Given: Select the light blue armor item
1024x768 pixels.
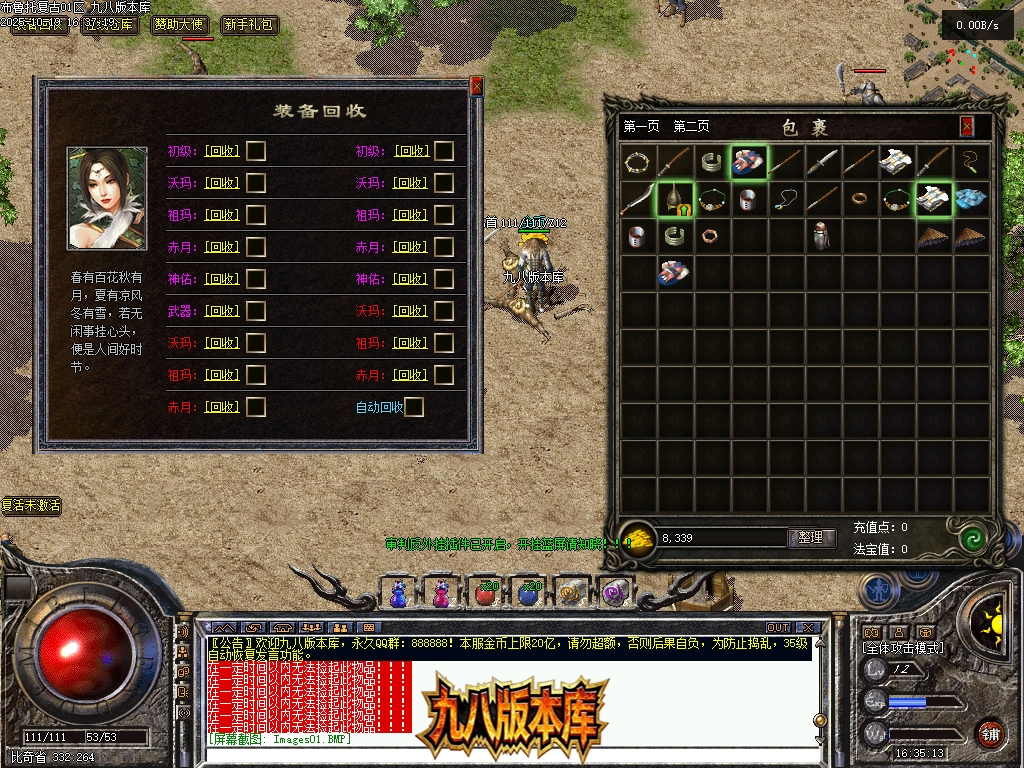Looking at the screenshot, I should [x=969, y=198].
